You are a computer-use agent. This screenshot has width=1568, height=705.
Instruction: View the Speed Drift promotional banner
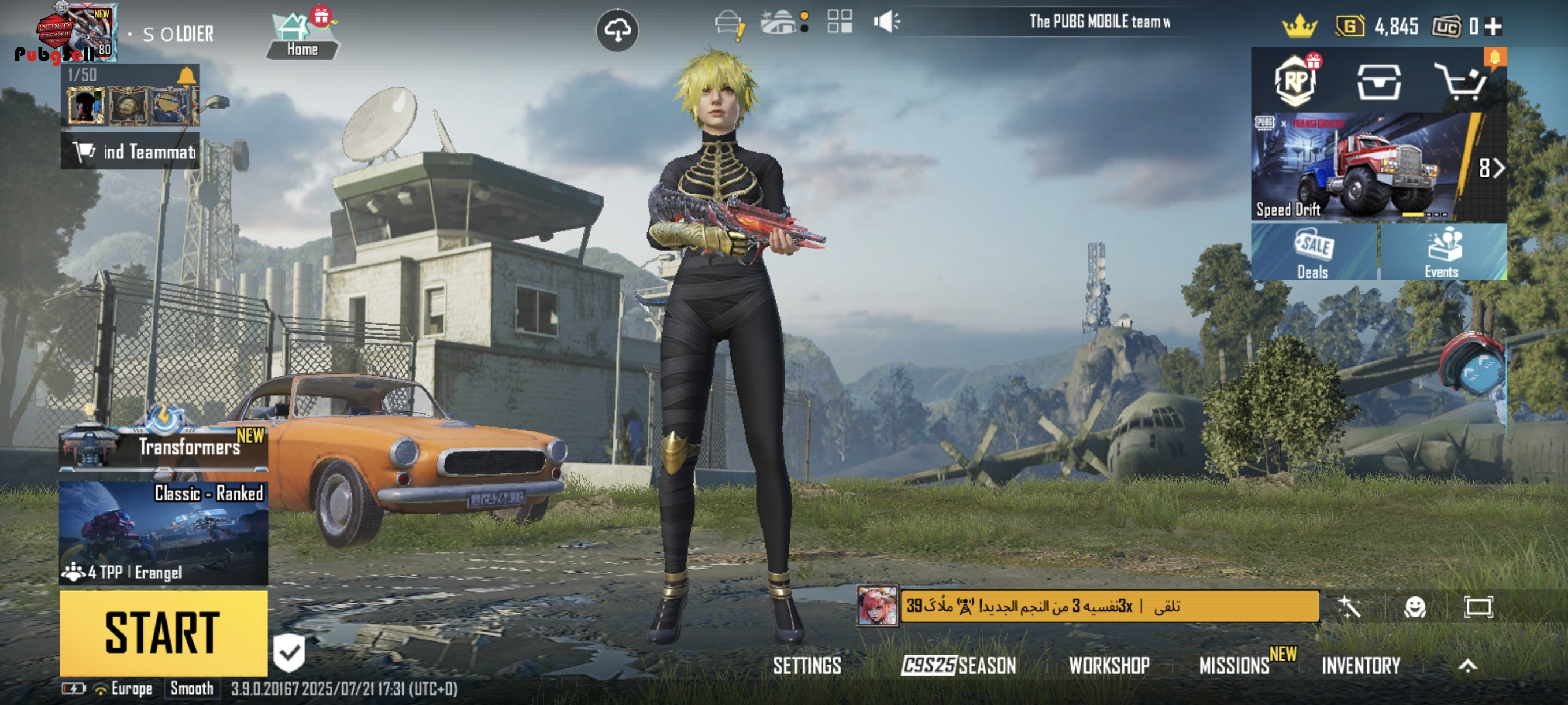(1360, 167)
